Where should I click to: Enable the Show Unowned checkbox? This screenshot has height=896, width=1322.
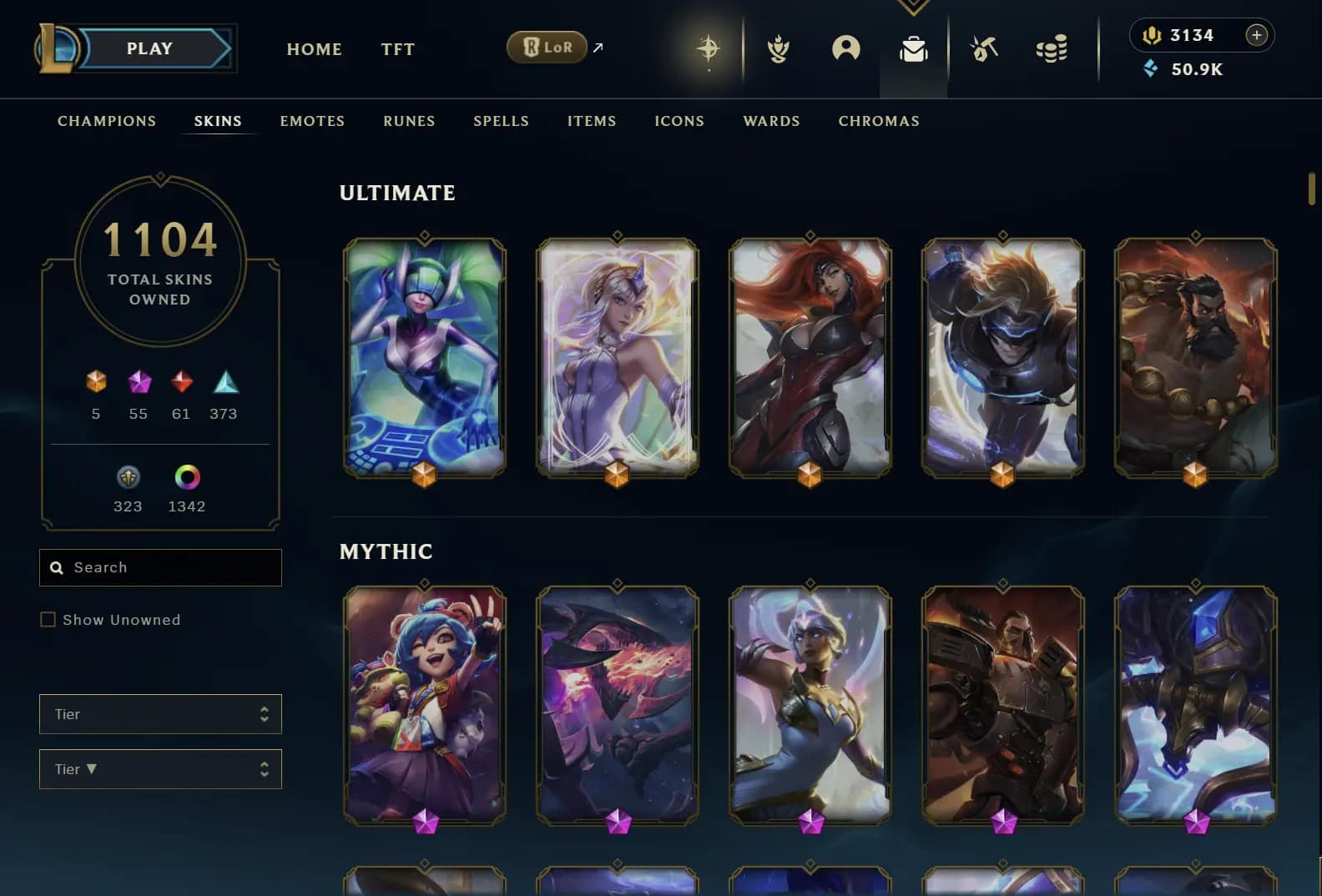click(48, 620)
